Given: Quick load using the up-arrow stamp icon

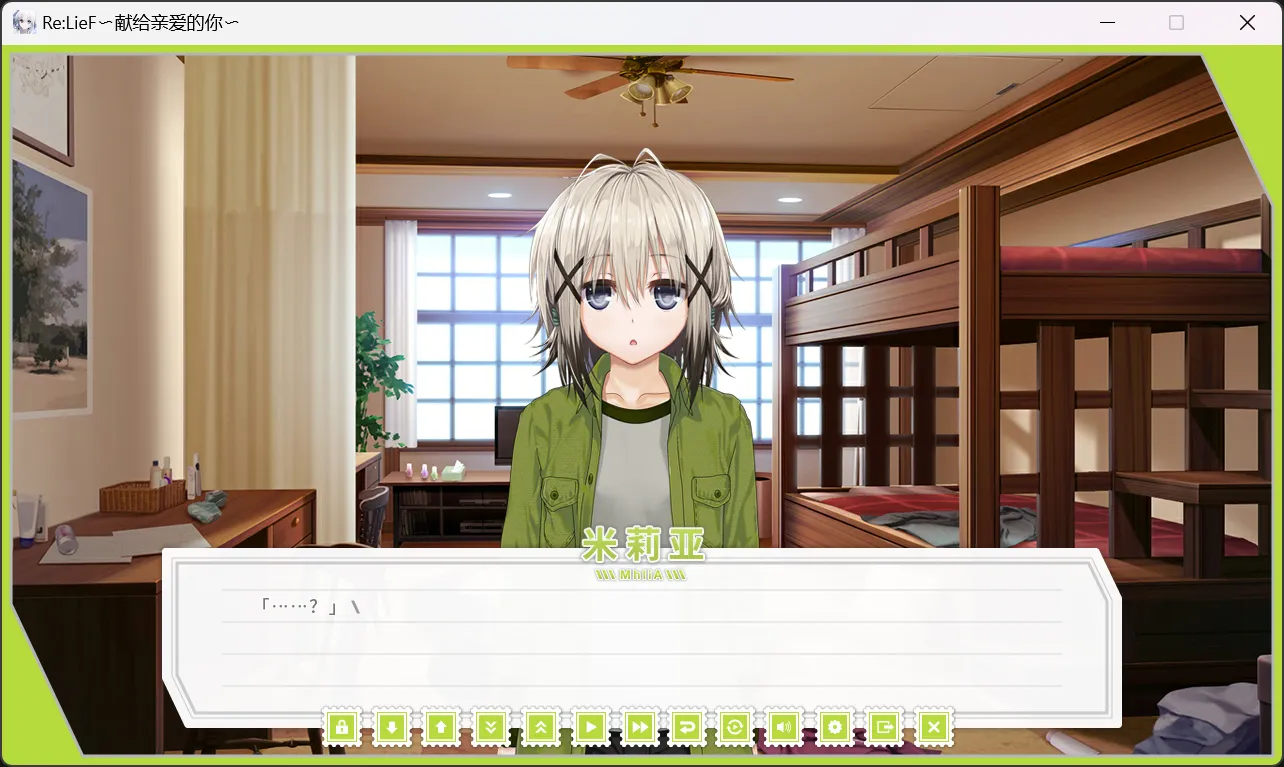Looking at the screenshot, I should [441, 727].
